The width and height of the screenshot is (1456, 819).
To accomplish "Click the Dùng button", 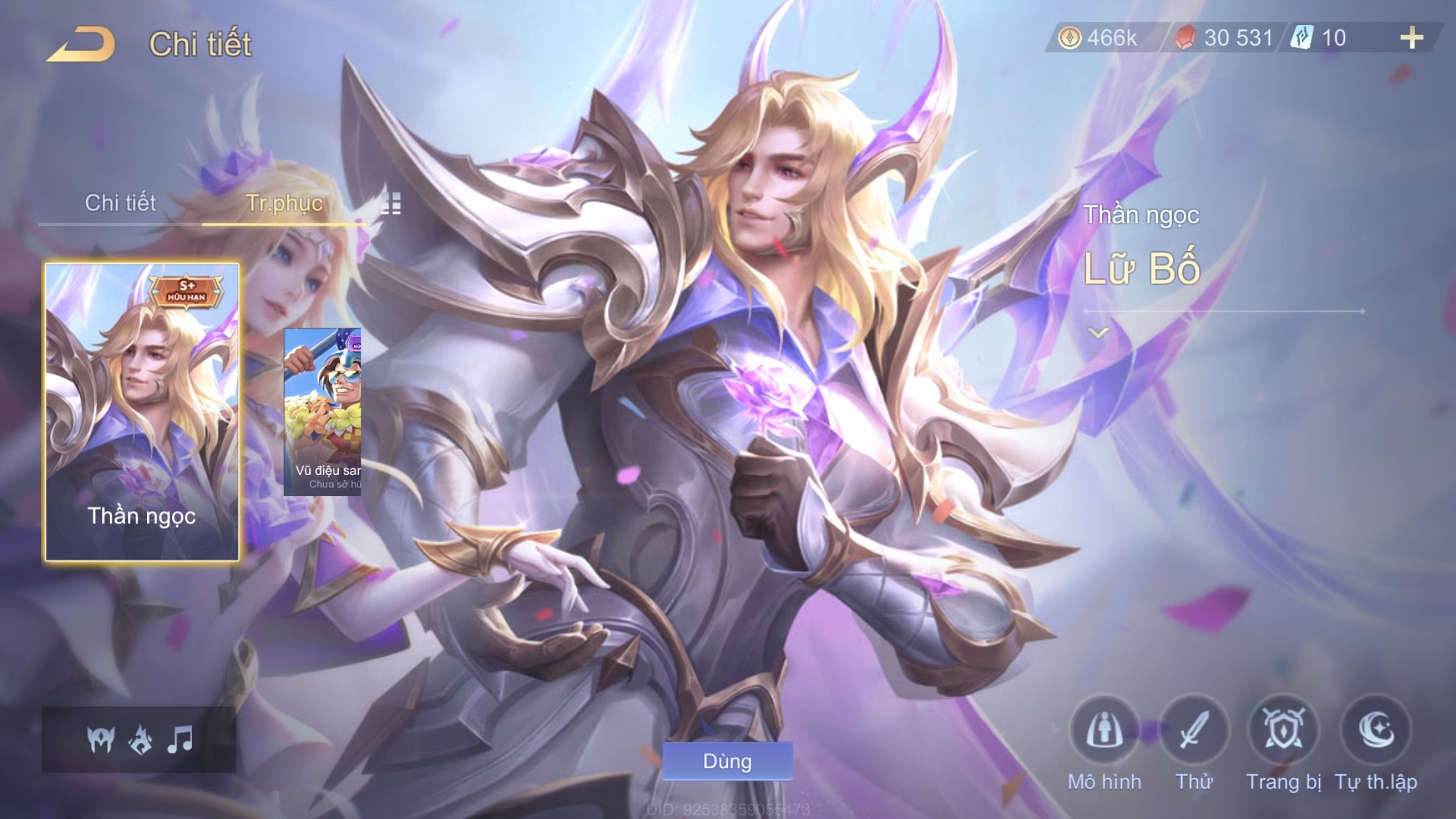I will (x=727, y=761).
